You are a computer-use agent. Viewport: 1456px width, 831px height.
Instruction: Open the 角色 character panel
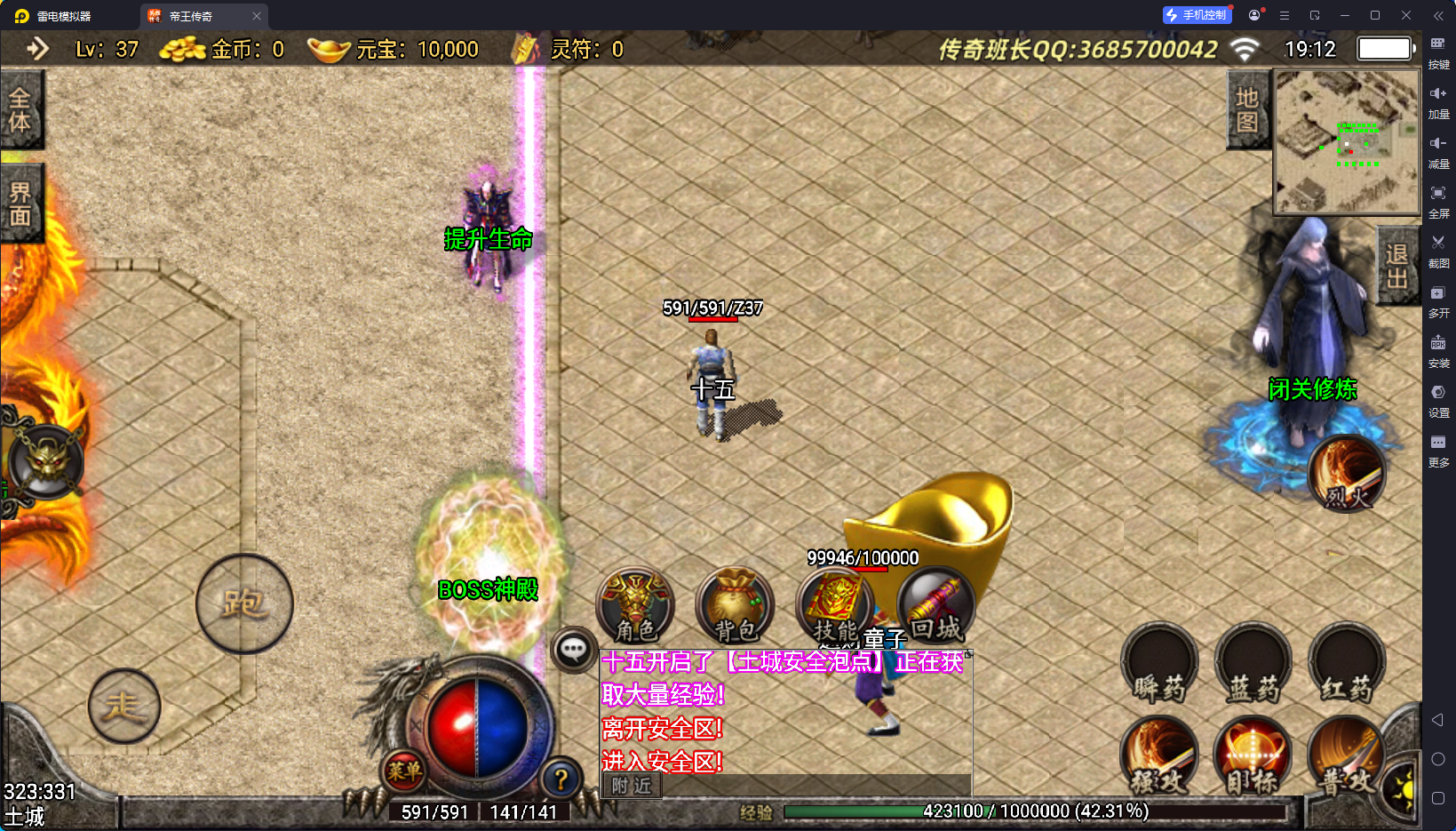click(x=635, y=605)
